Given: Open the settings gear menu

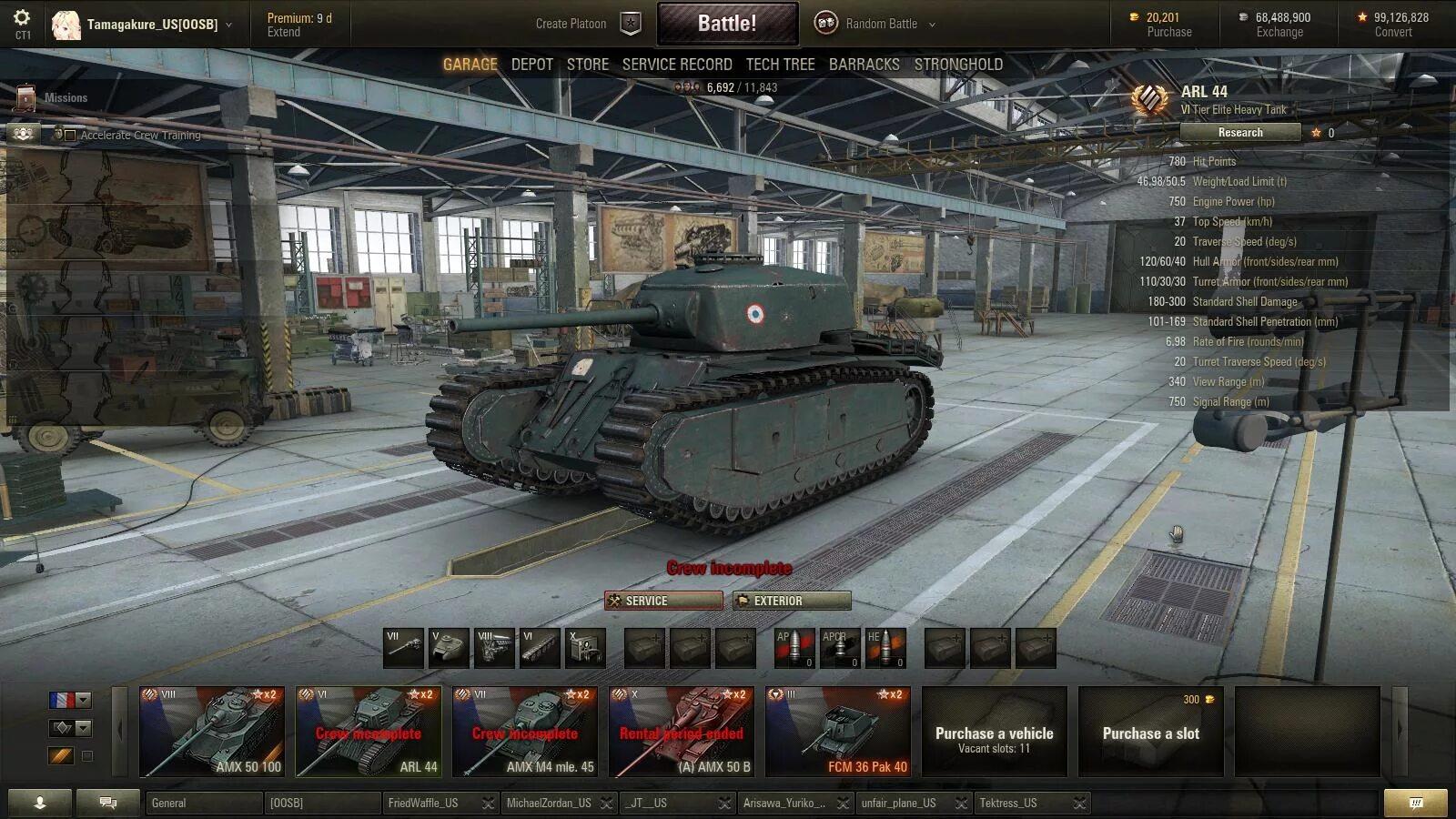Looking at the screenshot, I should [22, 18].
